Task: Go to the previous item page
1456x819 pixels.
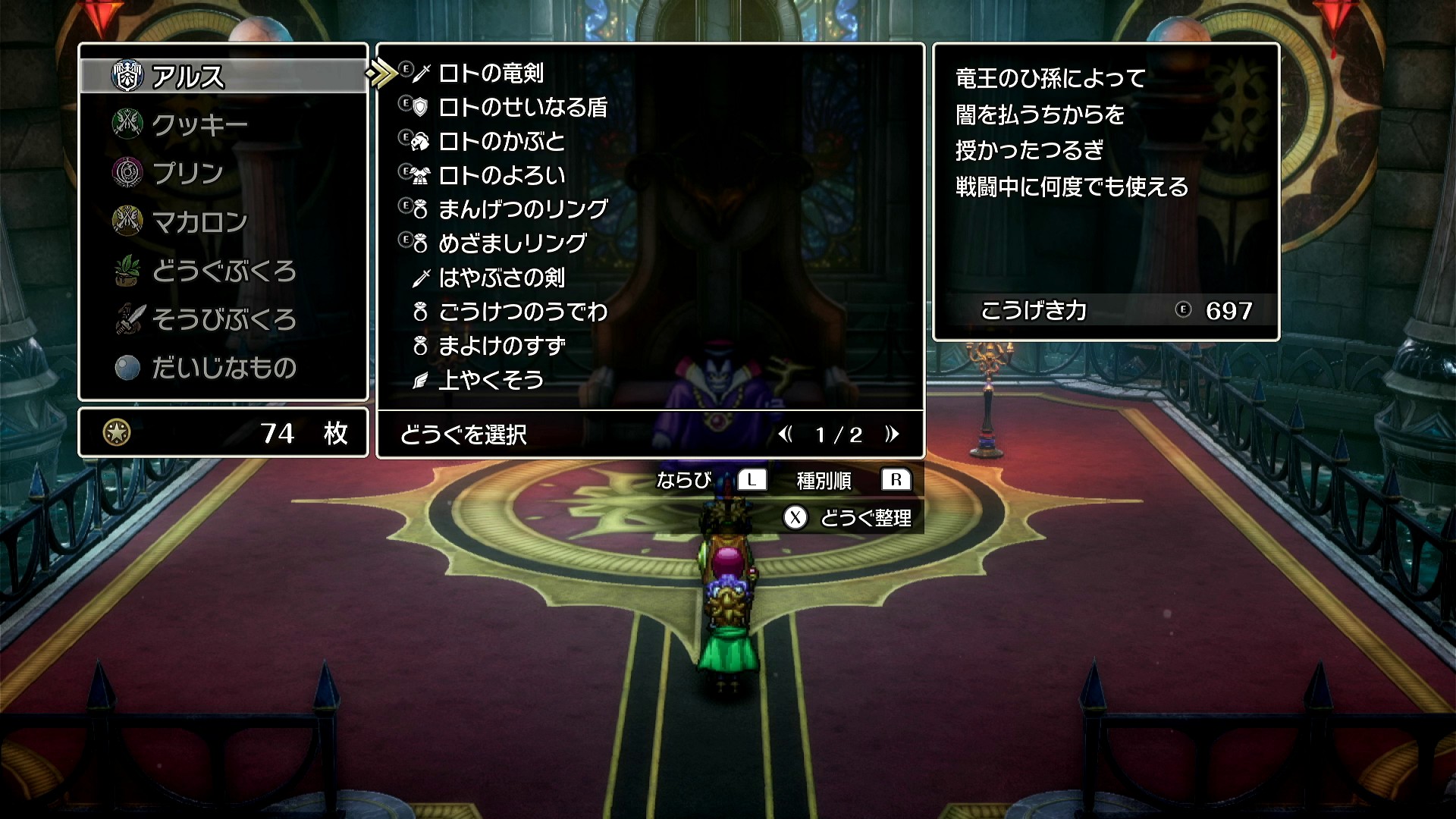Action: point(786,434)
